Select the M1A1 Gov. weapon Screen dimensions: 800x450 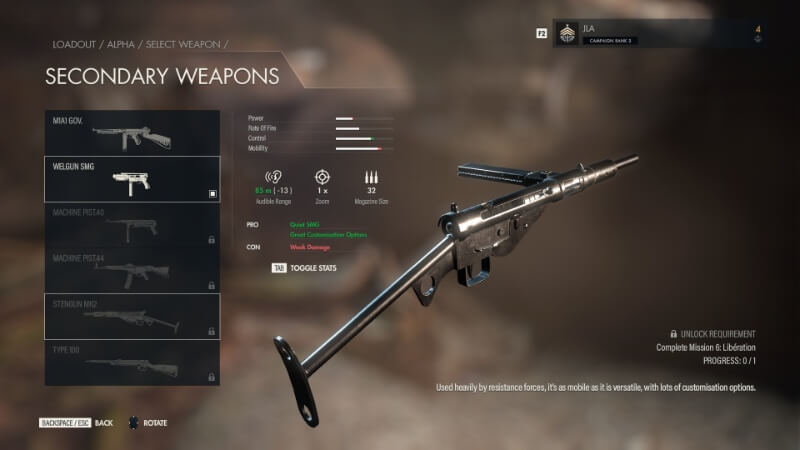pyautogui.click(x=132, y=133)
